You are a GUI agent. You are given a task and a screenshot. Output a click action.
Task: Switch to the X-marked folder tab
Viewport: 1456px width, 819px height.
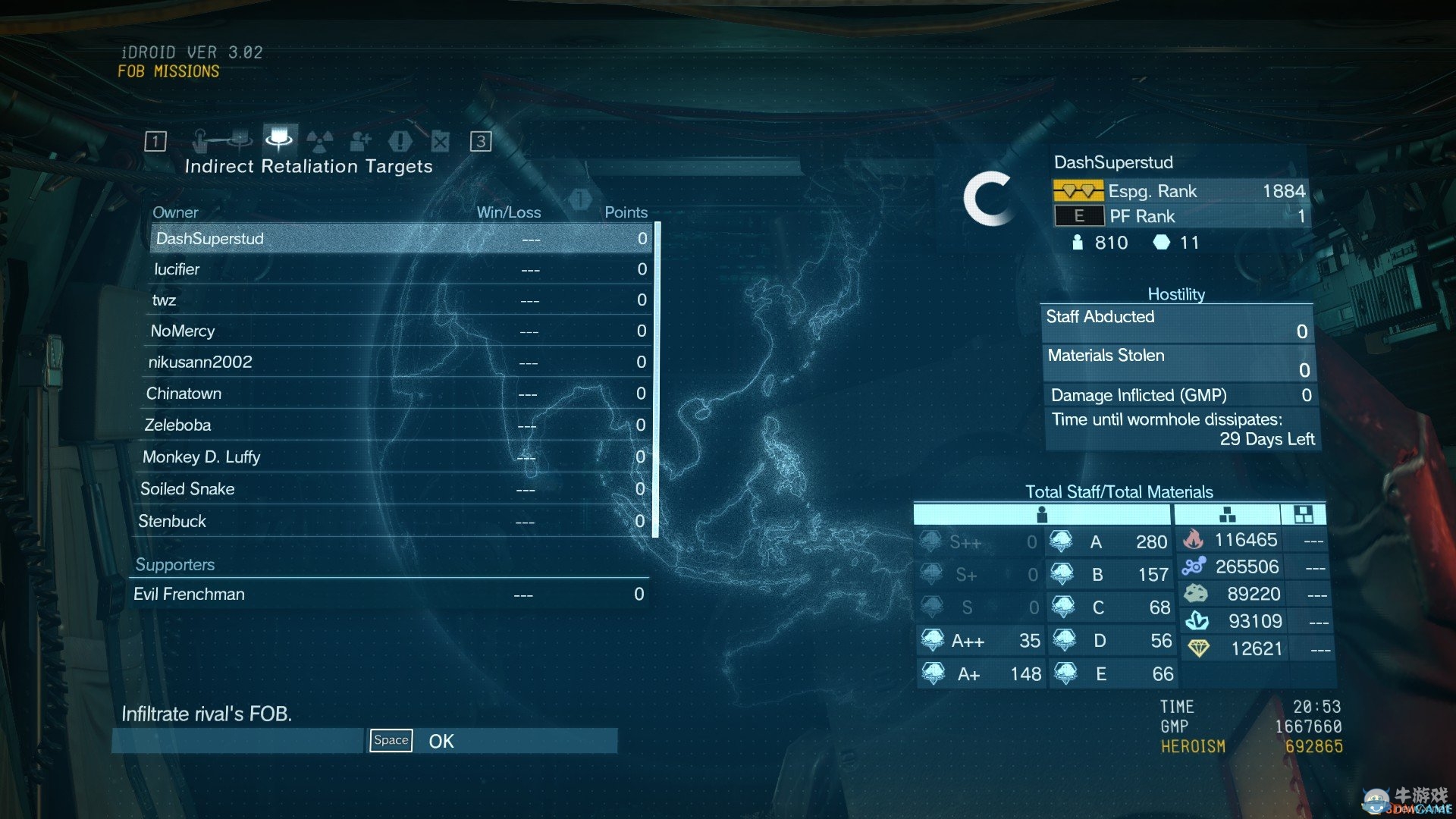click(x=441, y=141)
